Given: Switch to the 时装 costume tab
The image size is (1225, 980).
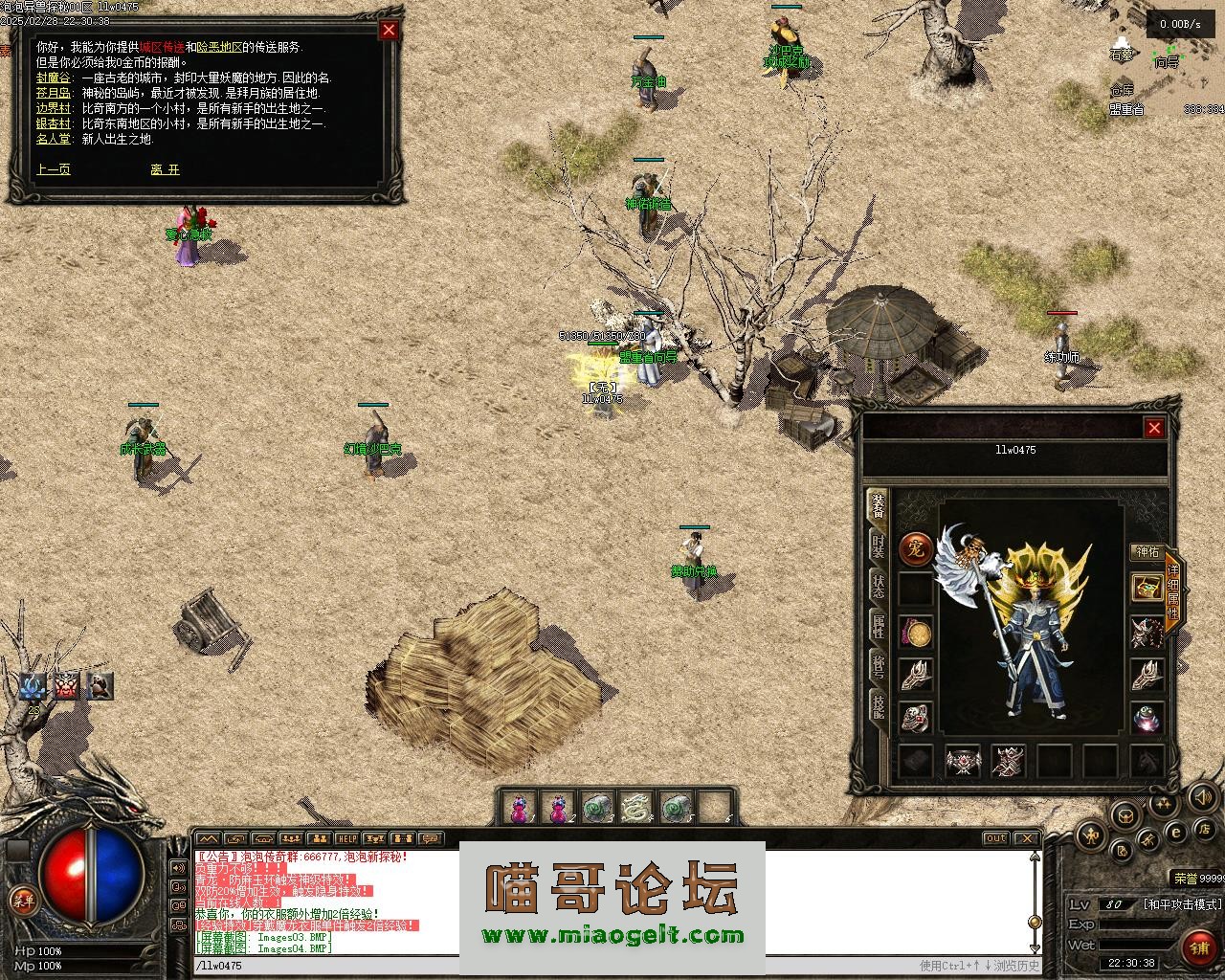Looking at the screenshot, I should 878,546.
